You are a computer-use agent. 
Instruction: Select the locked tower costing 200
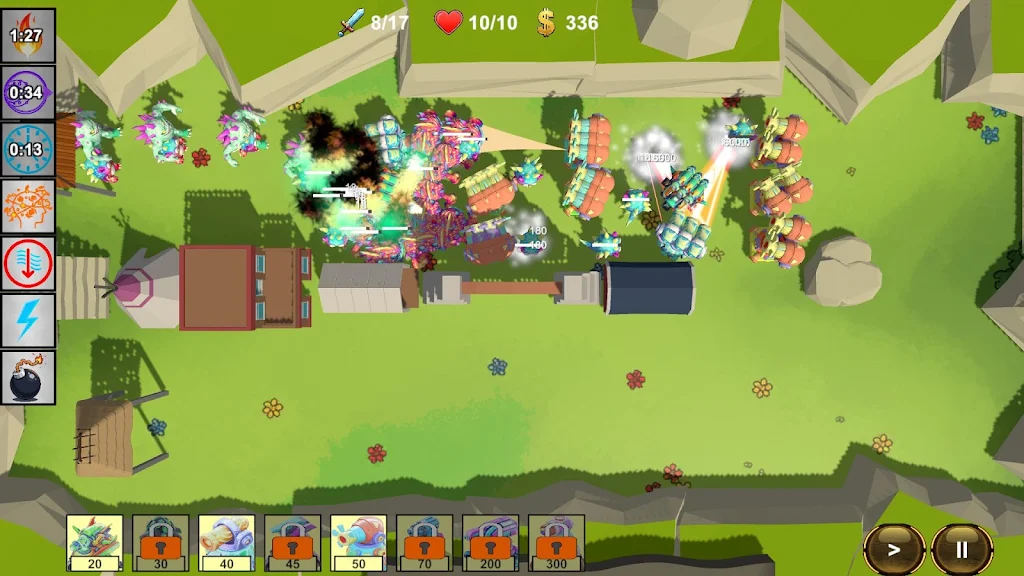click(491, 543)
